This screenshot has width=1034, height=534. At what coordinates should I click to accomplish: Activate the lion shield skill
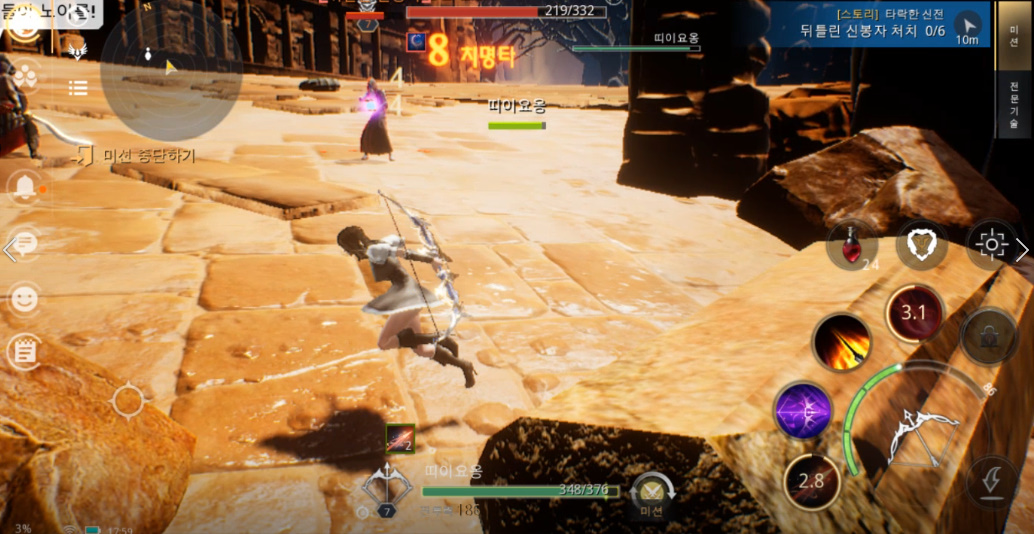(x=921, y=244)
